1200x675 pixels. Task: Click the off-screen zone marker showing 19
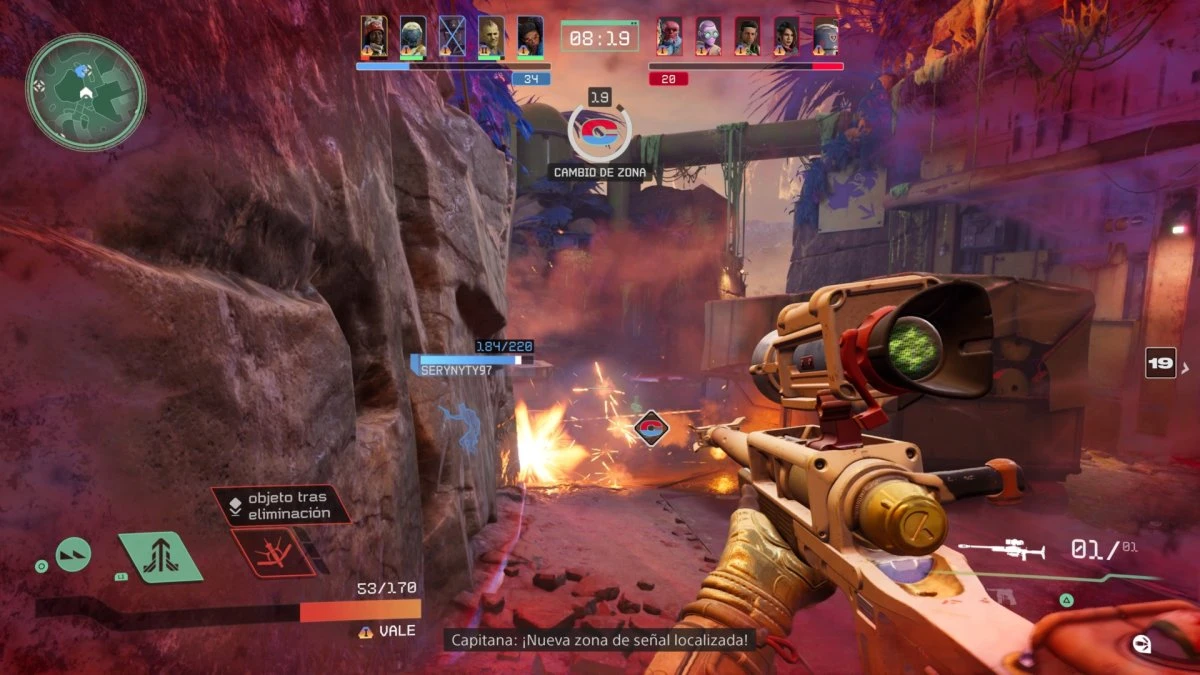point(1160,363)
